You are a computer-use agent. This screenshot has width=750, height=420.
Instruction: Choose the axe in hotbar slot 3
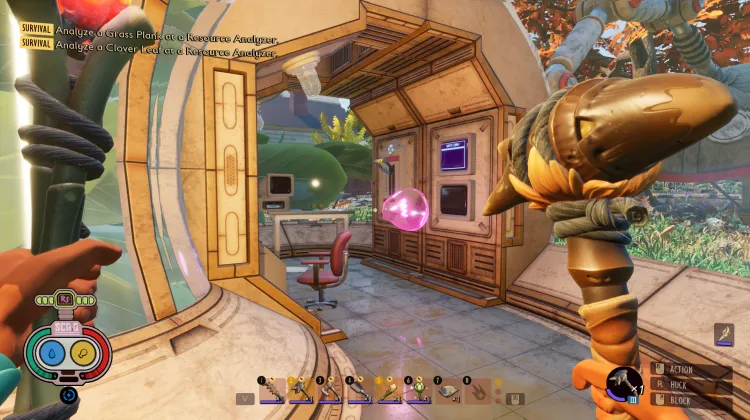tap(330, 391)
